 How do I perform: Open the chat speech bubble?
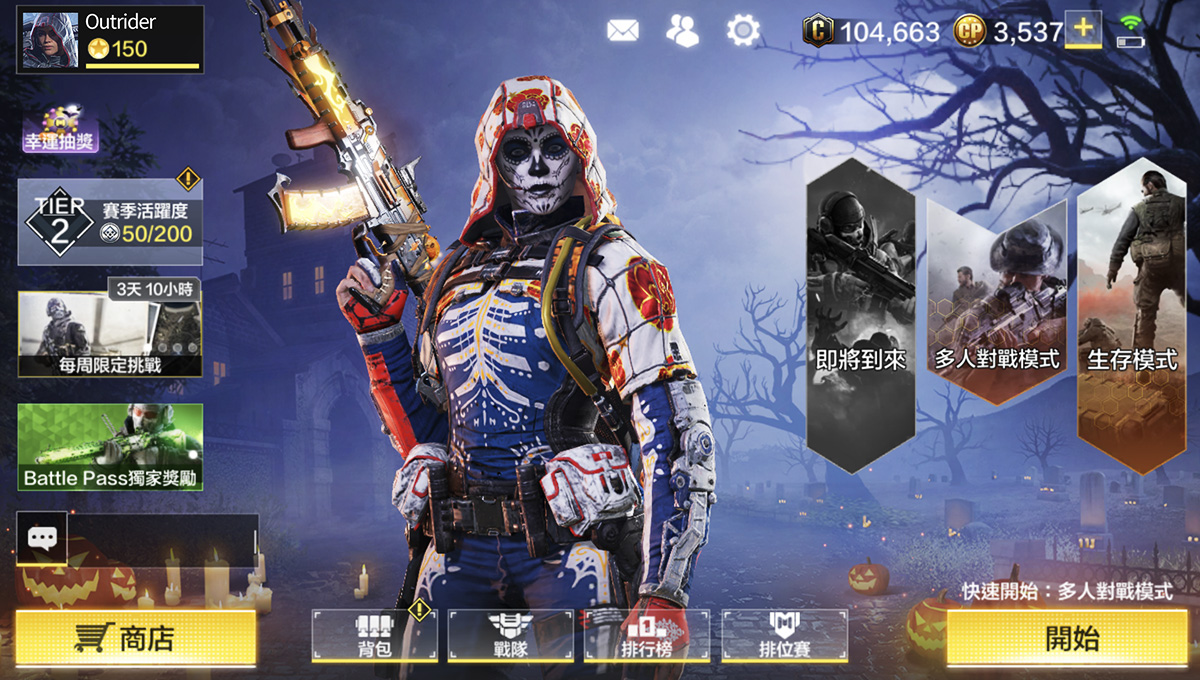pyautogui.click(x=42, y=538)
